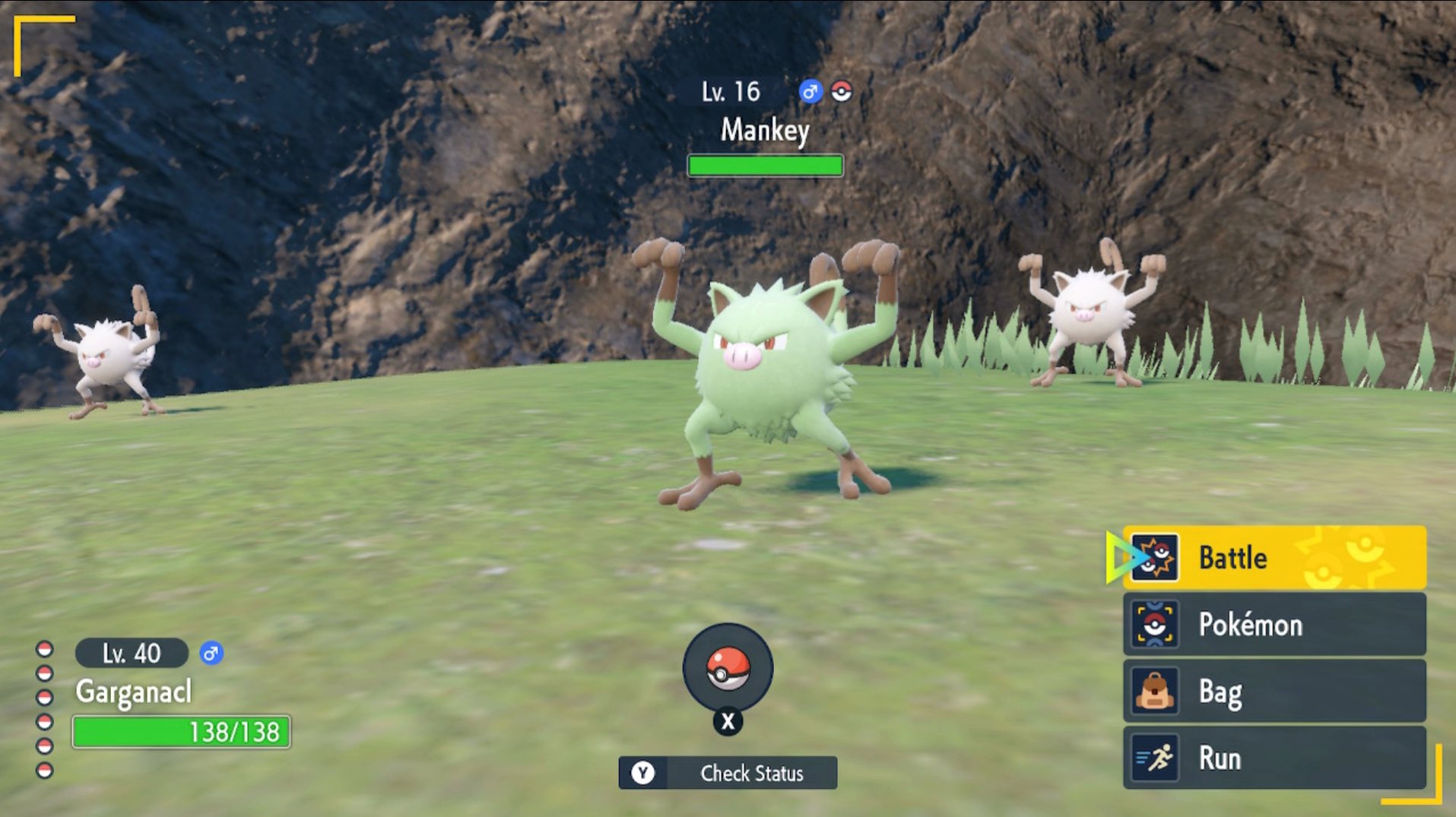Viewport: 1456px width, 817px height.
Task: Click the male gender icon beside Garganacl
Action: (211, 652)
